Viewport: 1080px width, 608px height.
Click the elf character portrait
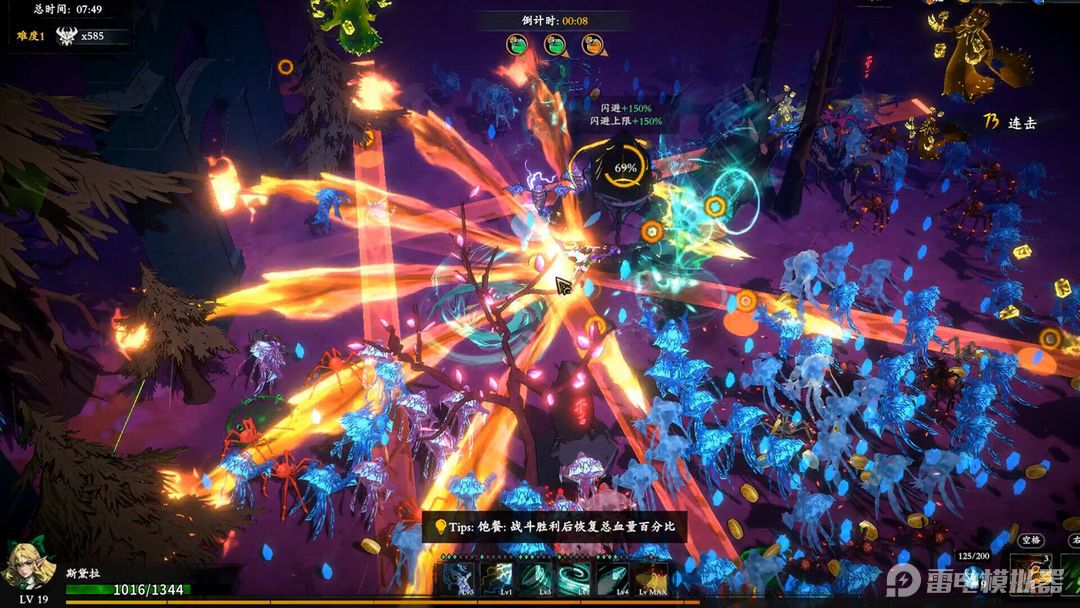[24, 567]
